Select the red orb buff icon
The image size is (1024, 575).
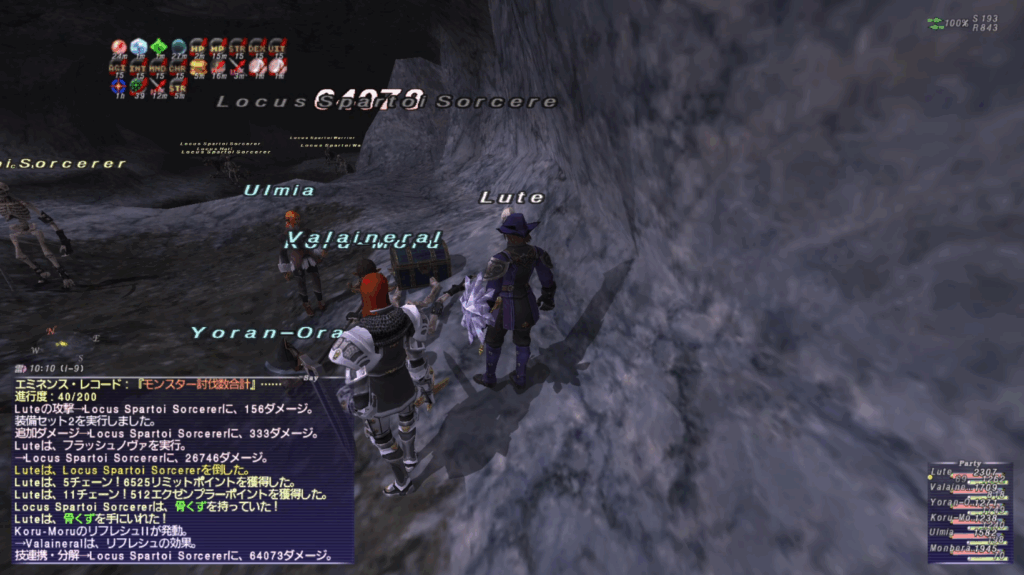pos(119,47)
